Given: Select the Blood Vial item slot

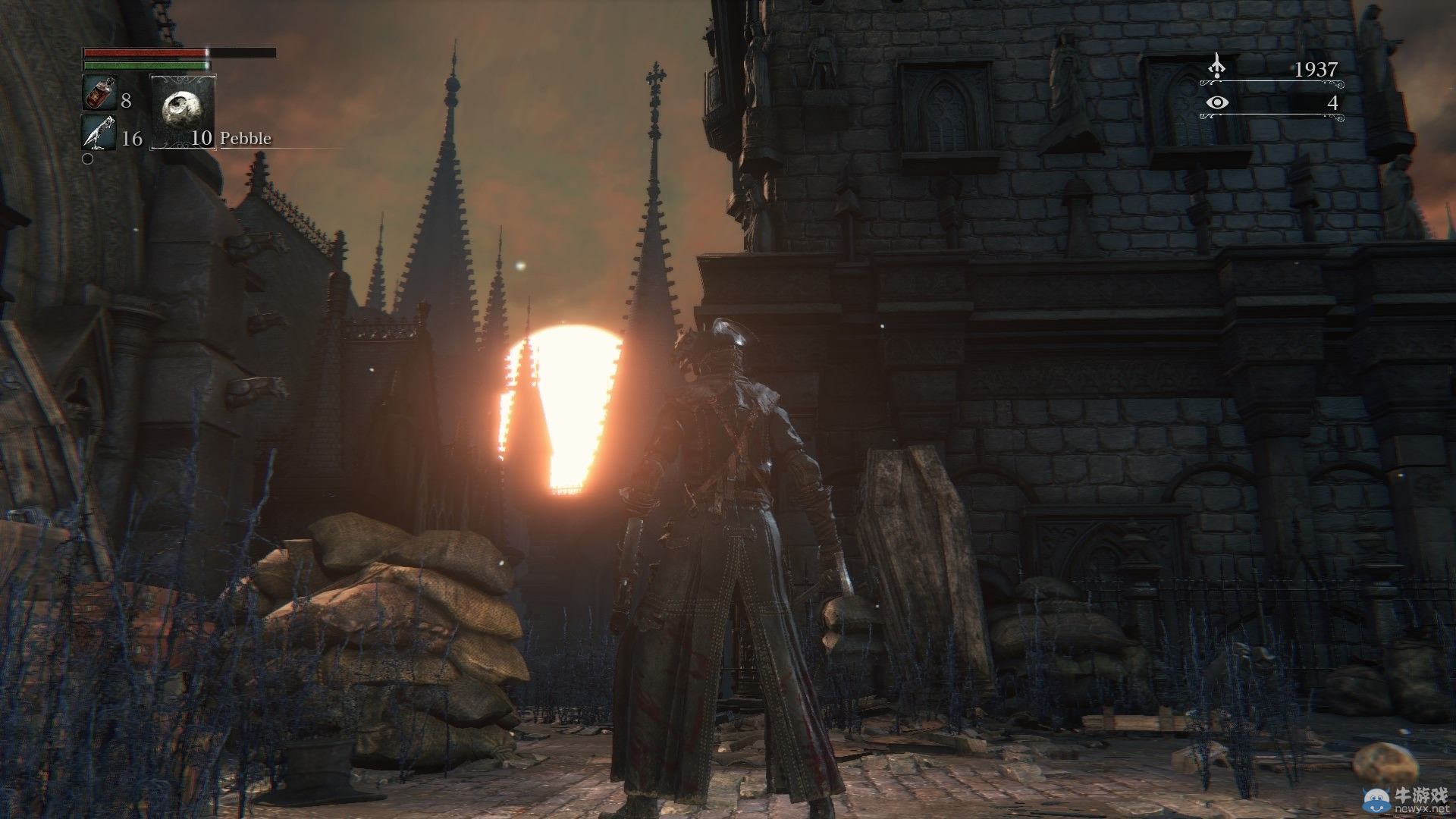Looking at the screenshot, I should click(x=99, y=94).
